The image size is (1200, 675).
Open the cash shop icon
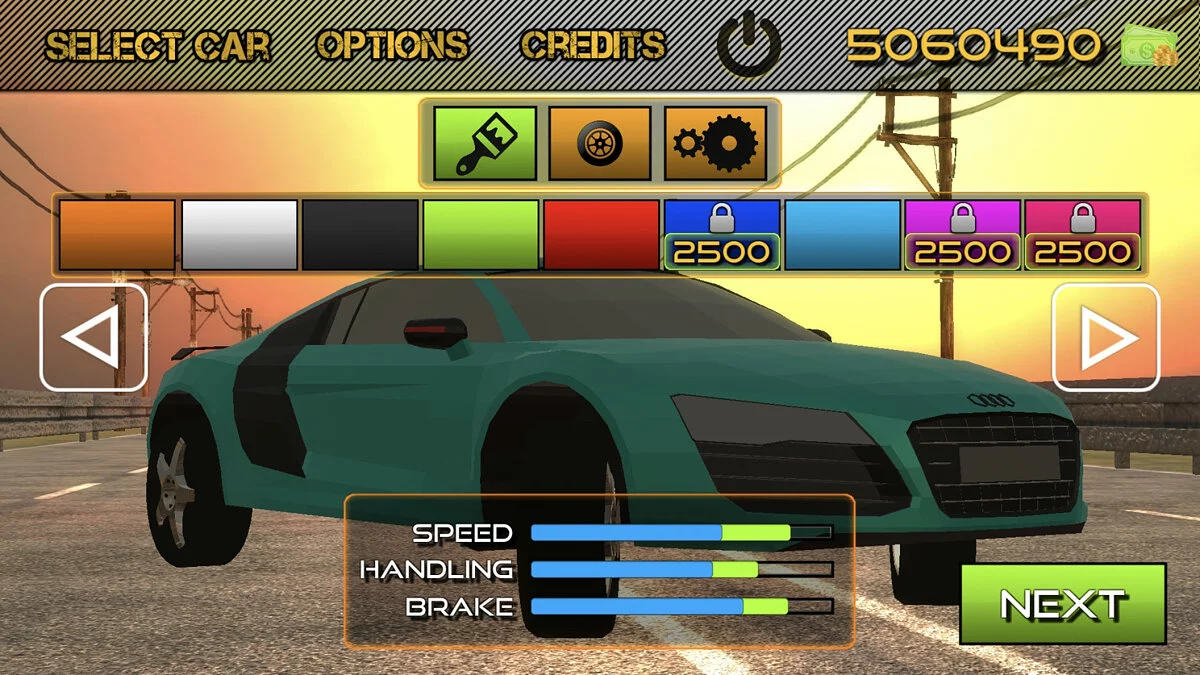point(1150,45)
